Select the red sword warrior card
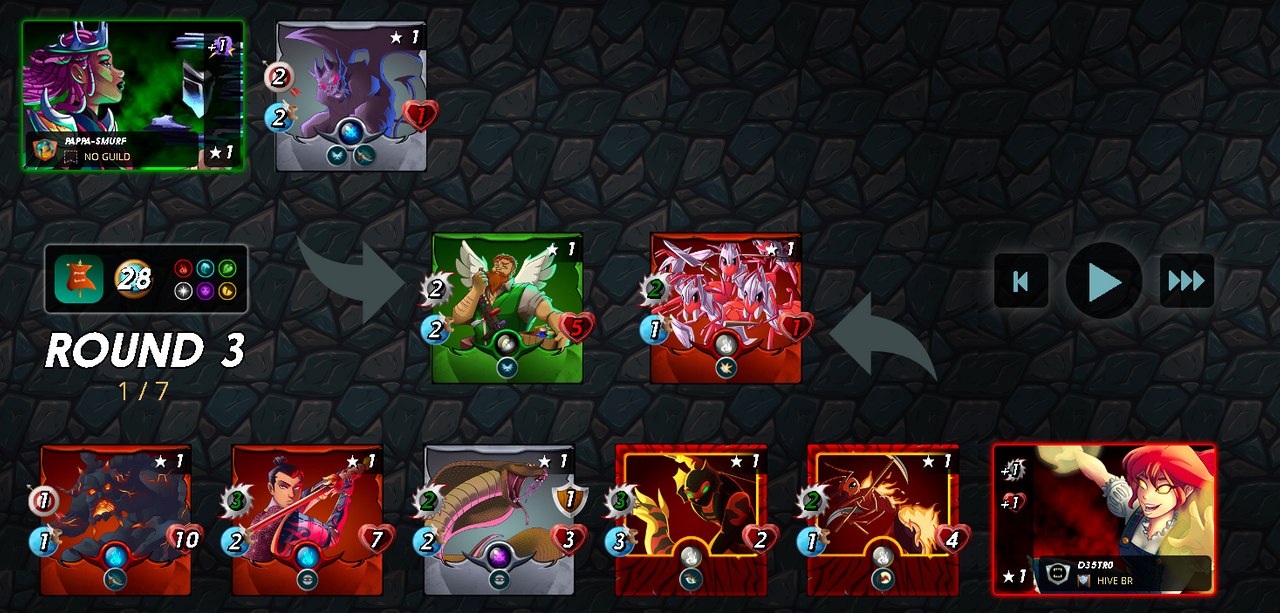The height and width of the screenshot is (613, 1280). click(x=308, y=520)
